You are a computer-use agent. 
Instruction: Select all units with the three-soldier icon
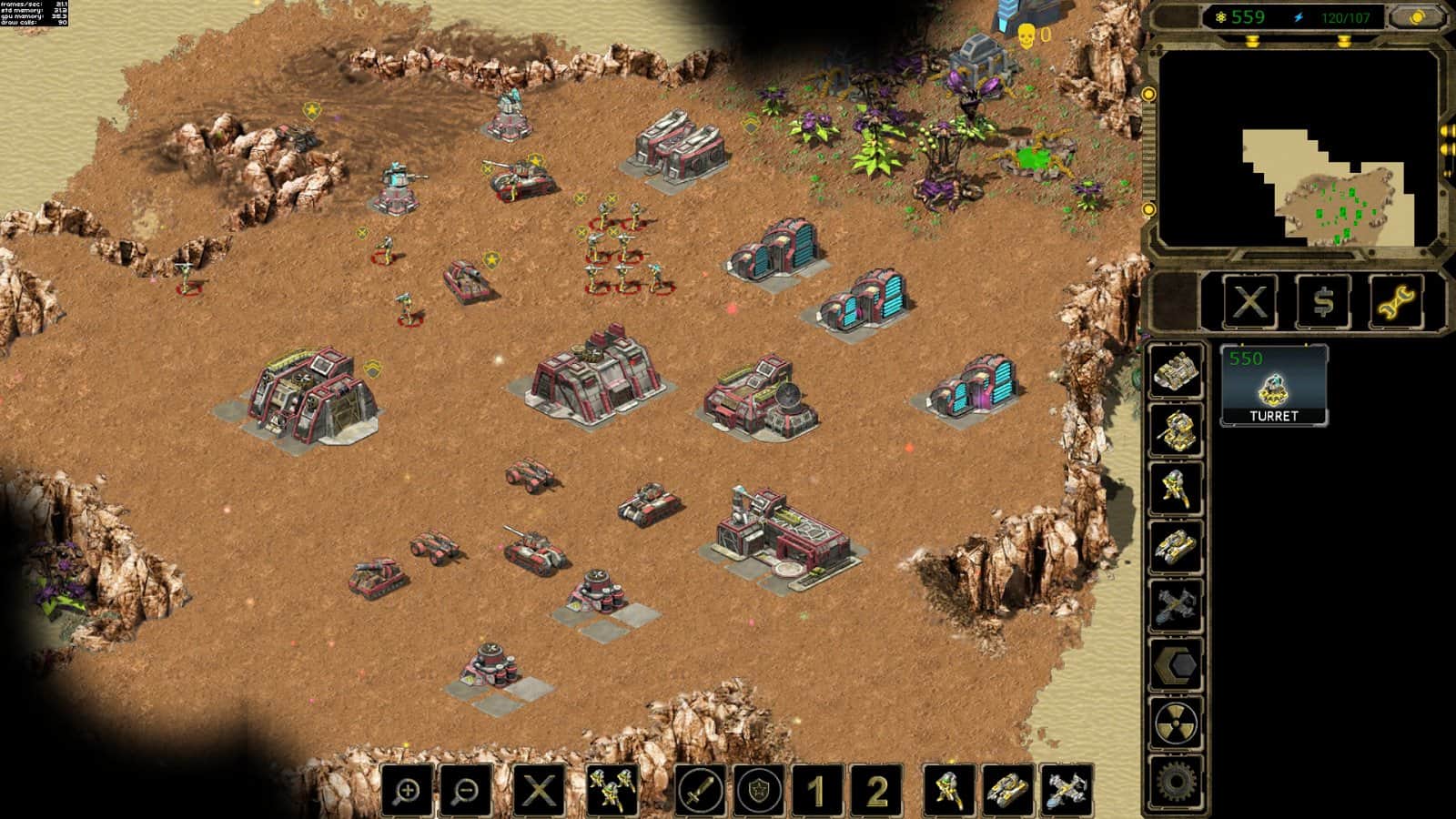click(612, 790)
